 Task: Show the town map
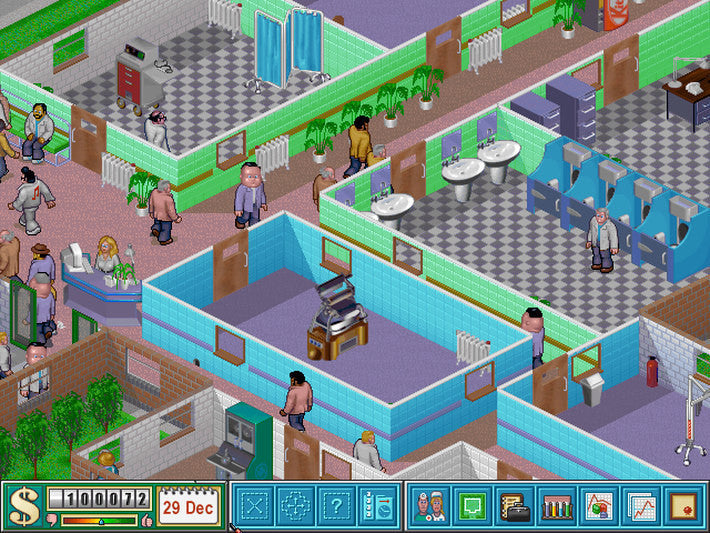coord(471,507)
